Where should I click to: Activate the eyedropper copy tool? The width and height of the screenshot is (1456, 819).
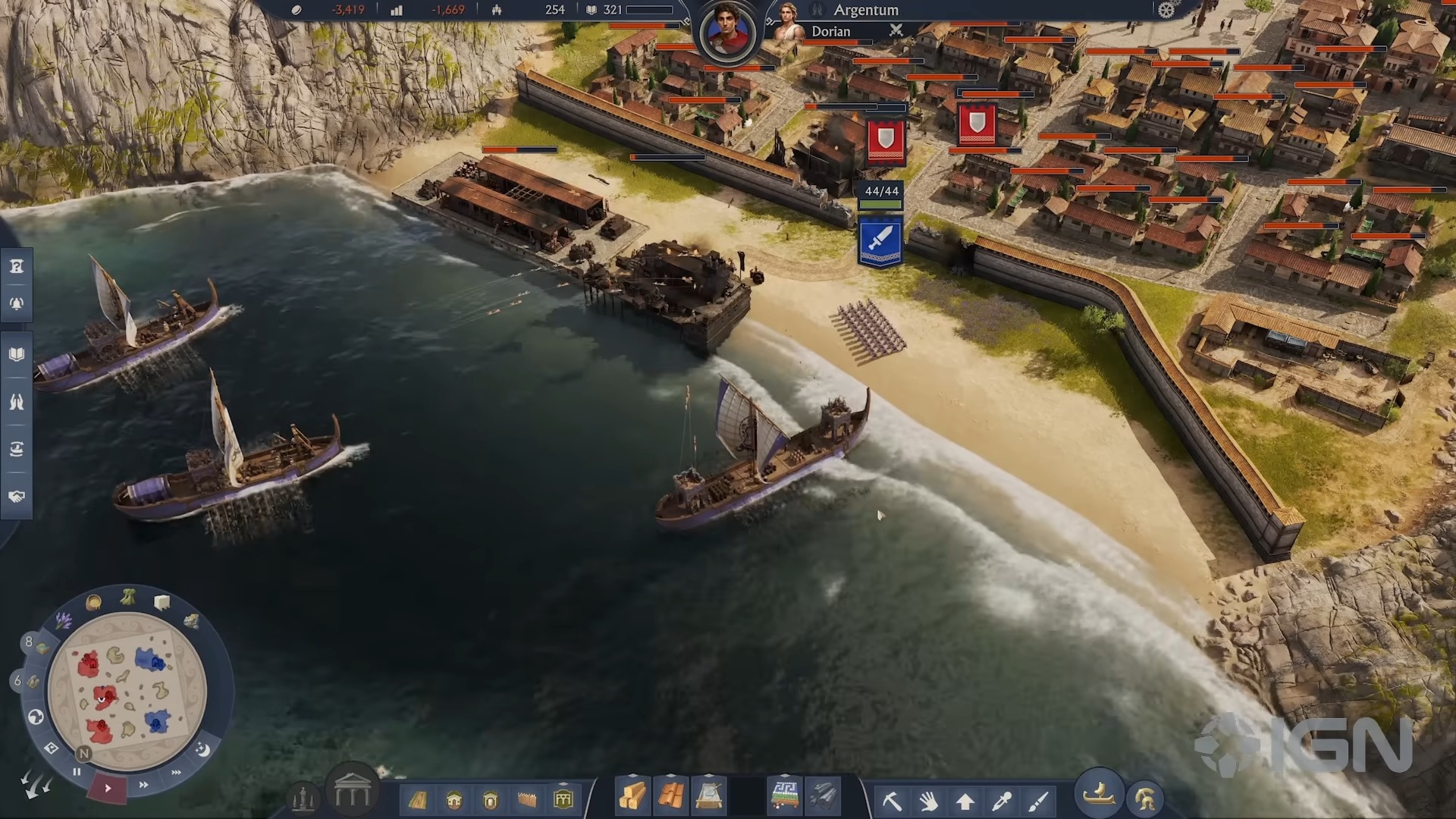click(x=1002, y=800)
